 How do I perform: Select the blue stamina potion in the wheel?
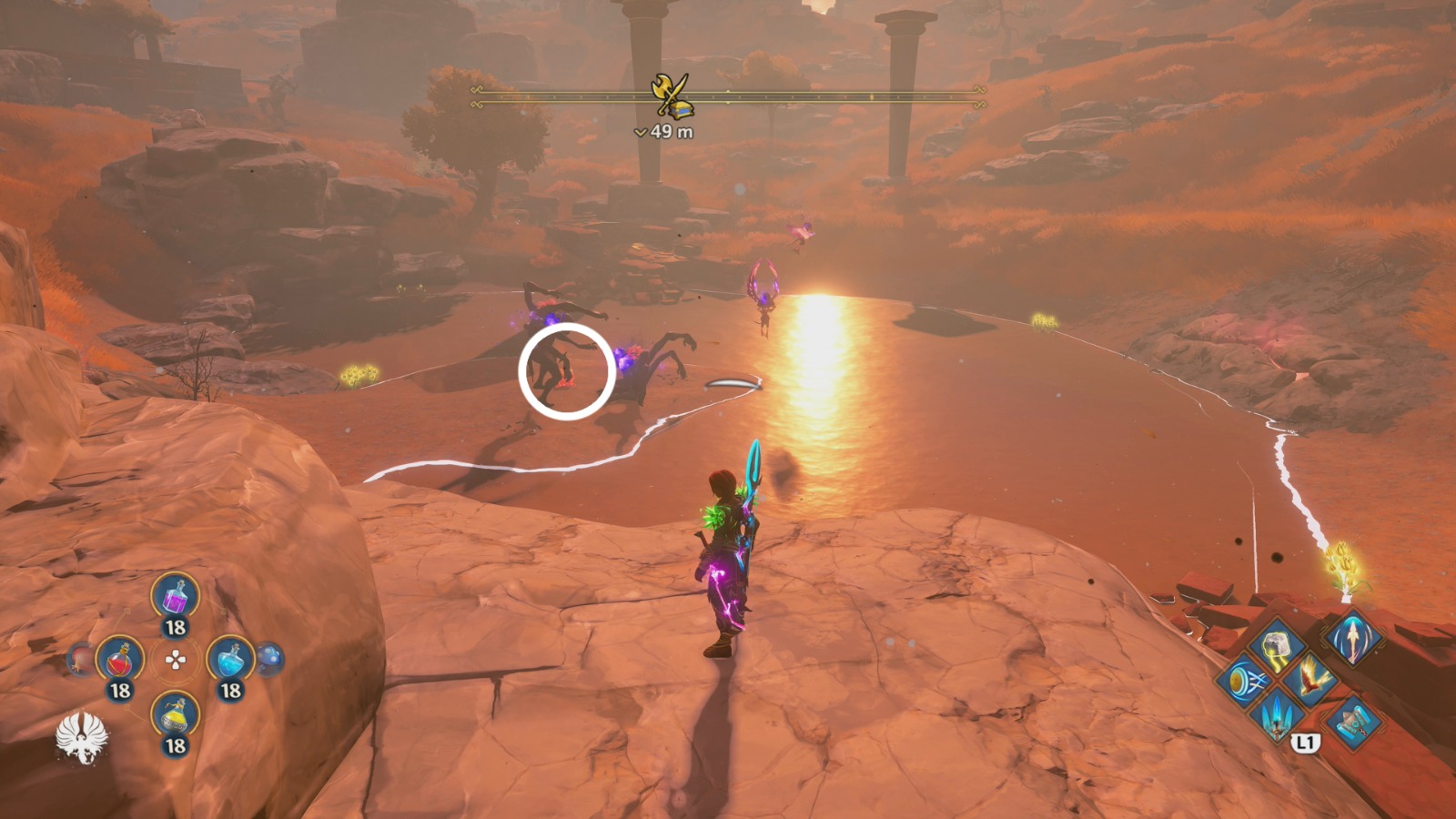click(231, 660)
